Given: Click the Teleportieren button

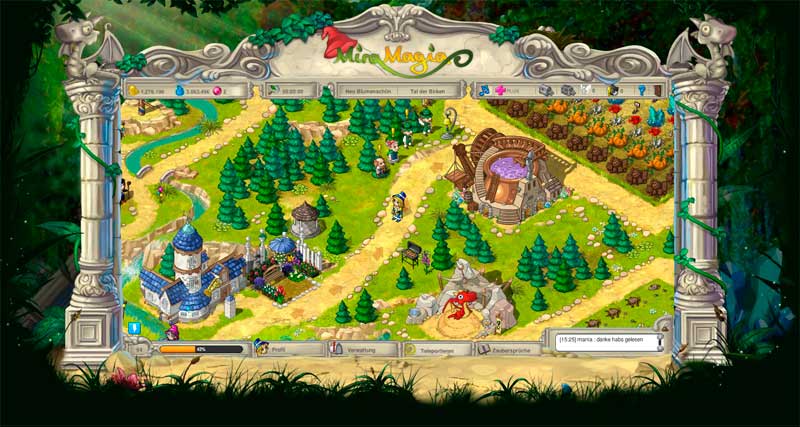Looking at the screenshot, I should coord(435,349).
